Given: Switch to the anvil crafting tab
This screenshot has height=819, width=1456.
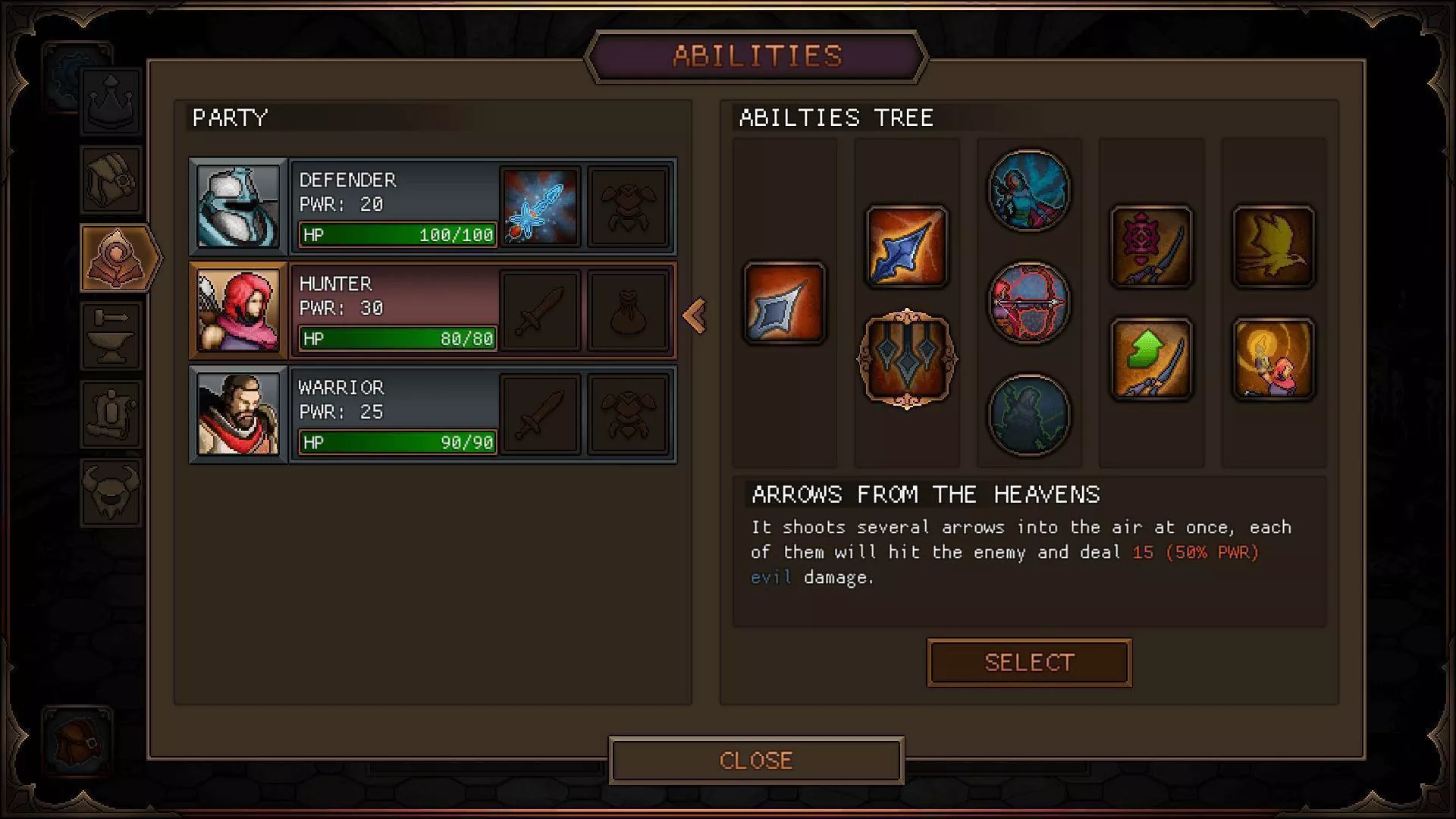Looking at the screenshot, I should pyautogui.click(x=111, y=336).
